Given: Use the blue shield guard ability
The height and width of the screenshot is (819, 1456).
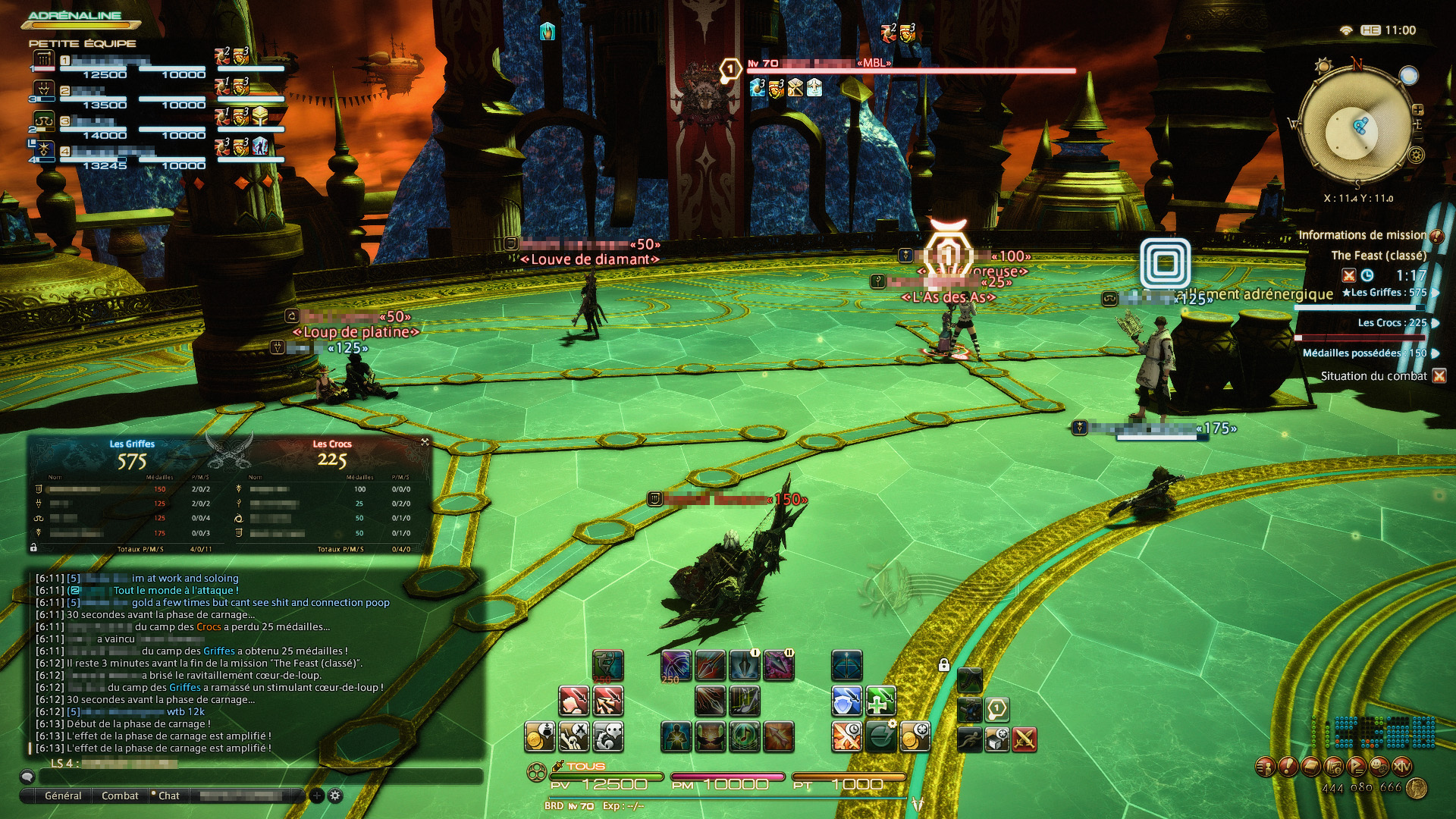Looking at the screenshot, I should pos(846,701).
